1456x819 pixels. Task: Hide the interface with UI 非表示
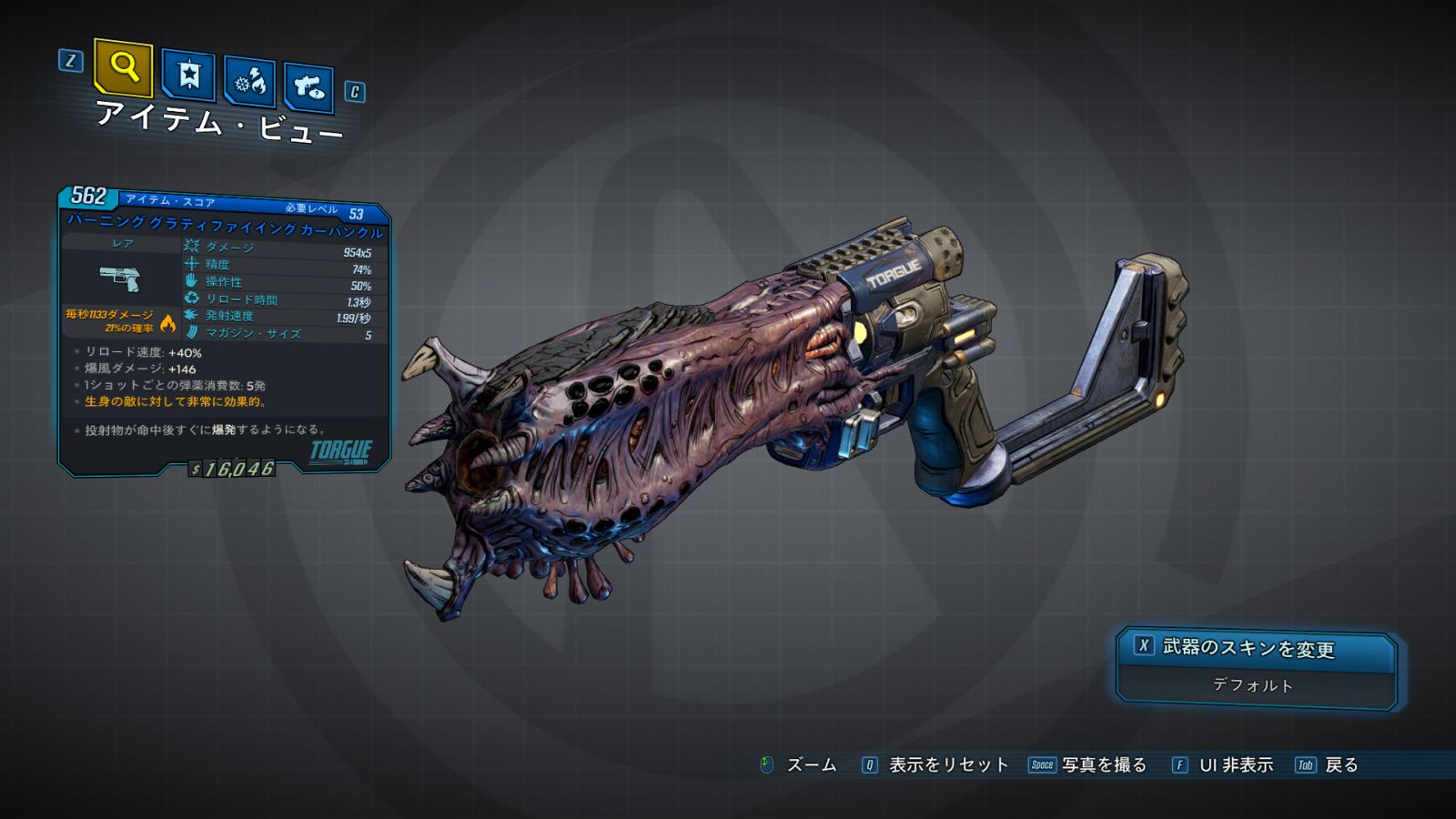1235,765
